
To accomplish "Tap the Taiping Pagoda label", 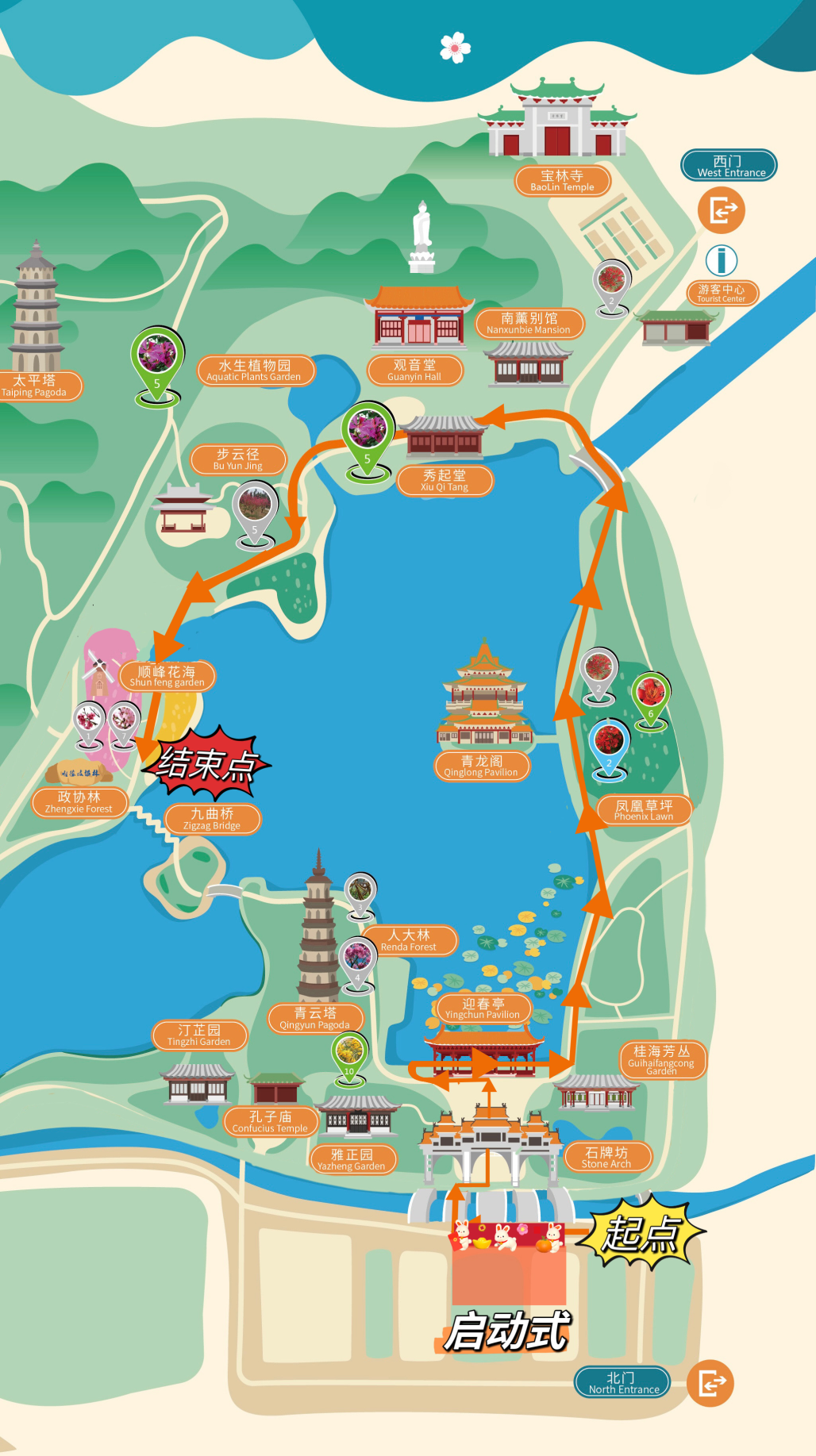I will tap(35, 386).
